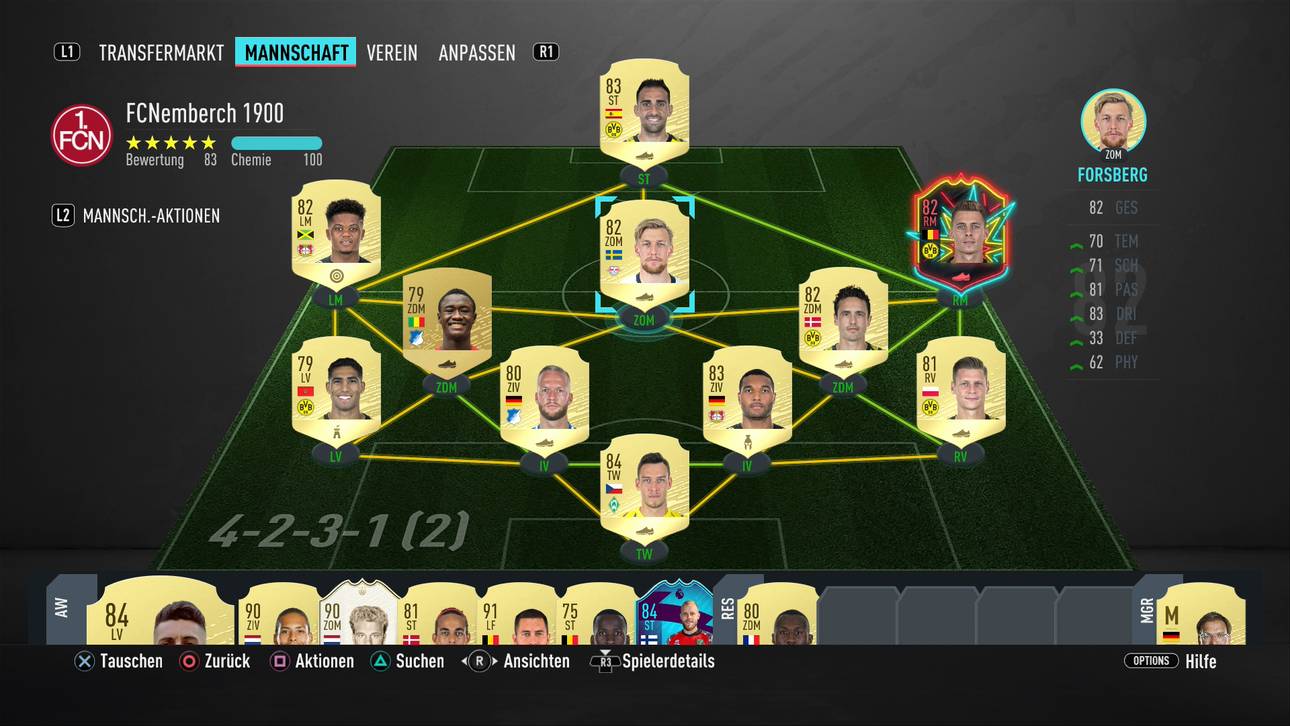
Task: Open the Verein tab
Action: pos(391,52)
